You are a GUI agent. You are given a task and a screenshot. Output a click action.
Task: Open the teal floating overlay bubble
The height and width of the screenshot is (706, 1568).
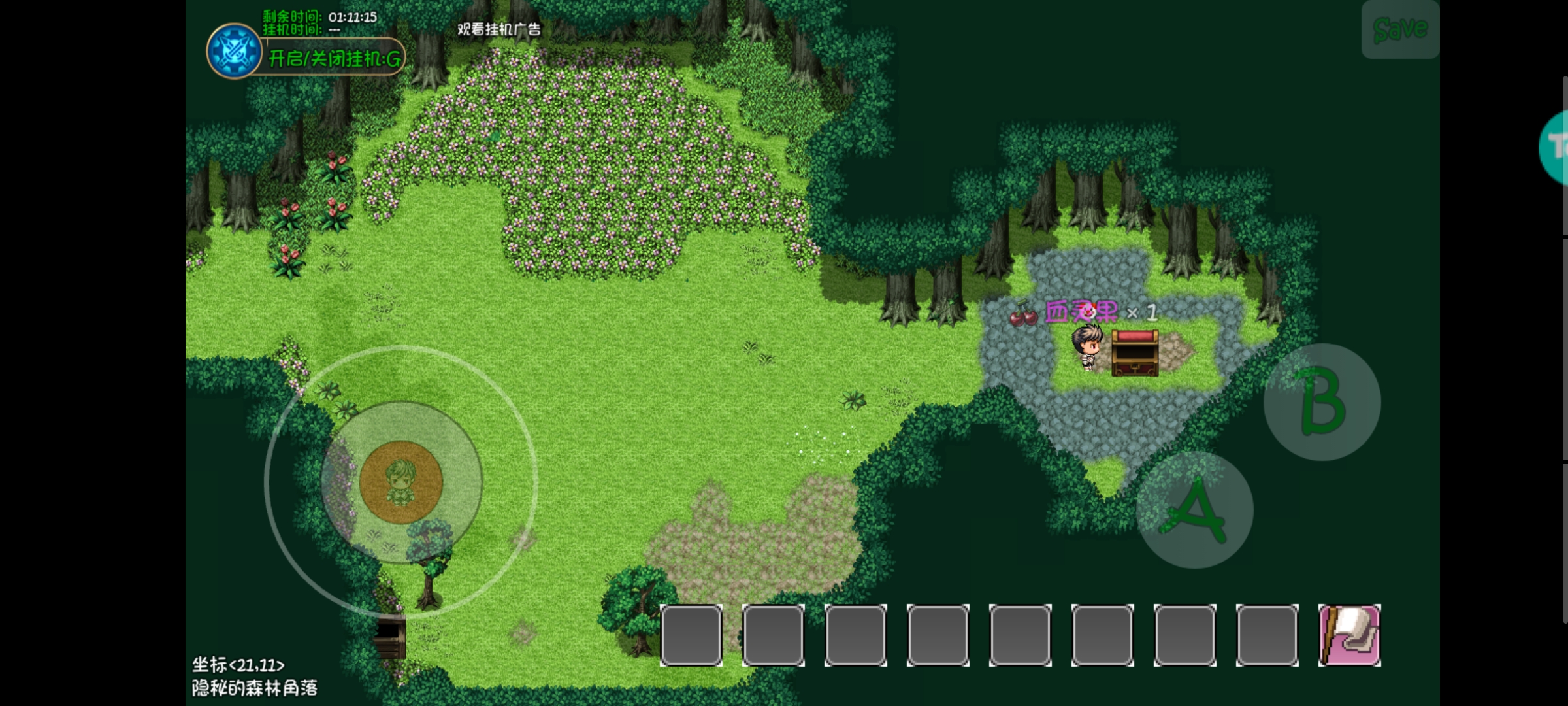click(1555, 148)
